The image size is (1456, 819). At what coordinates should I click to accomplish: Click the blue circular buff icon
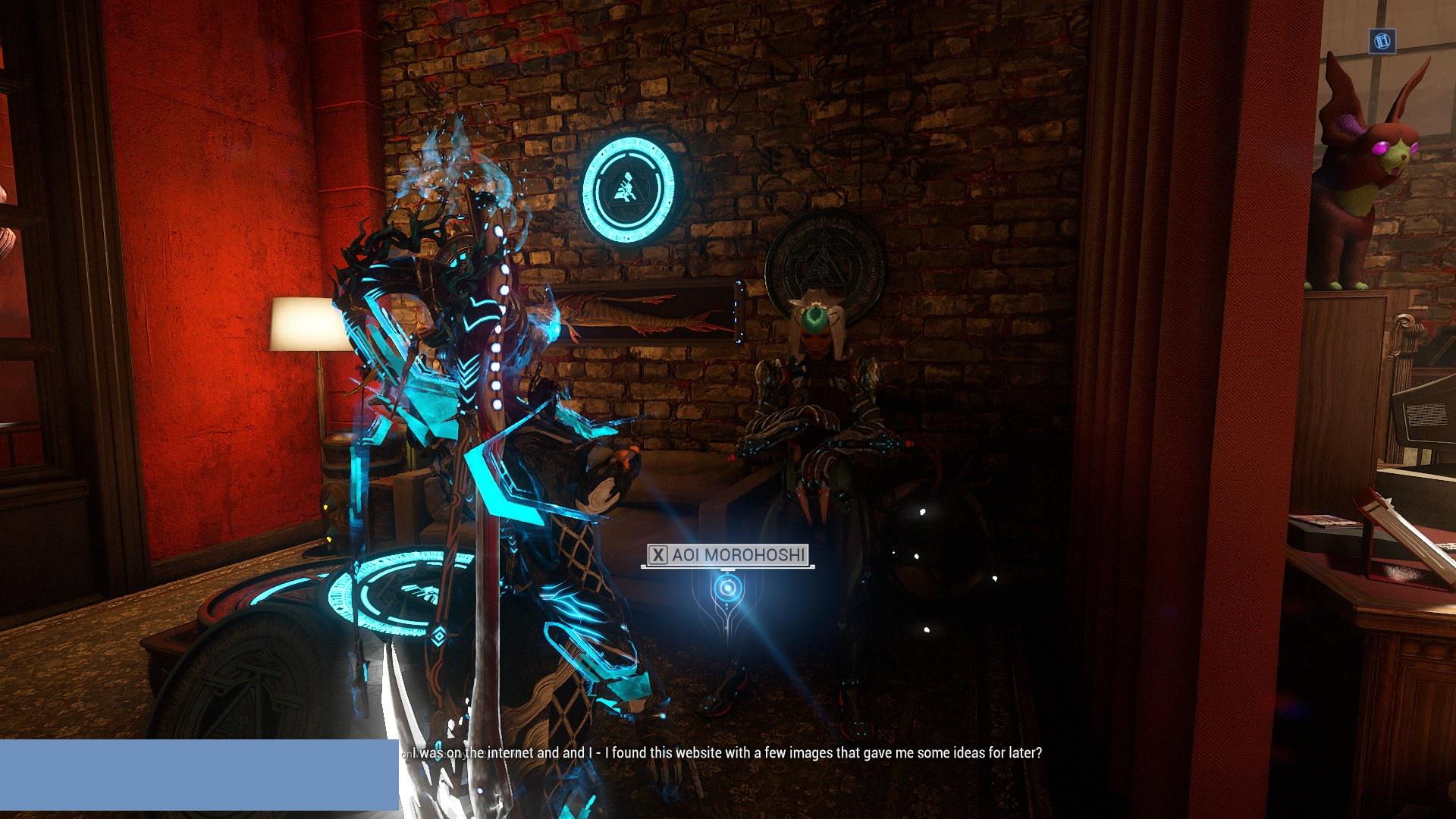pyautogui.click(x=1382, y=41)
